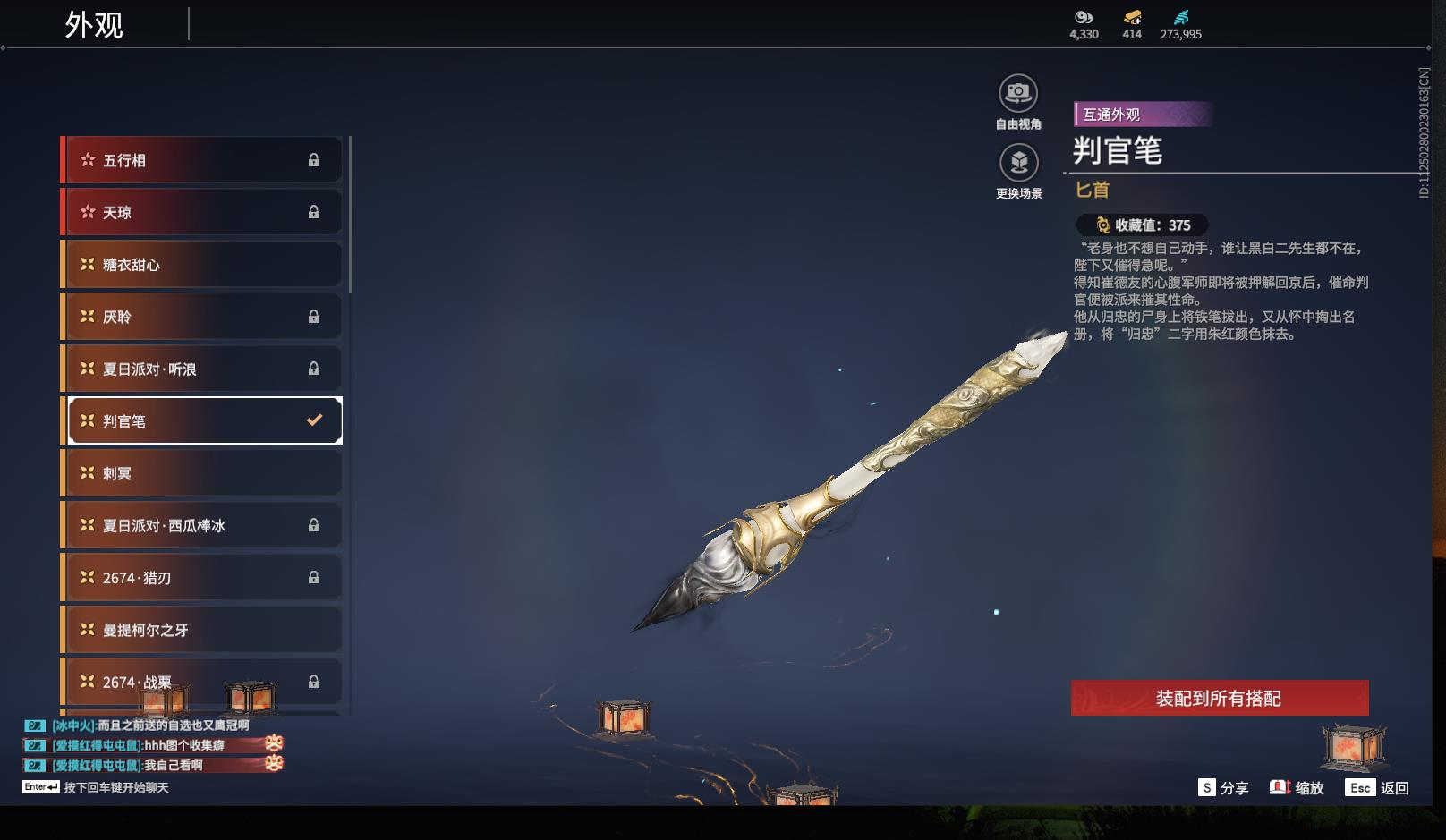The height and width of the screenshot is (840, 1446).
Task: Pick the 厌聆 skin row
Action: 202,317
